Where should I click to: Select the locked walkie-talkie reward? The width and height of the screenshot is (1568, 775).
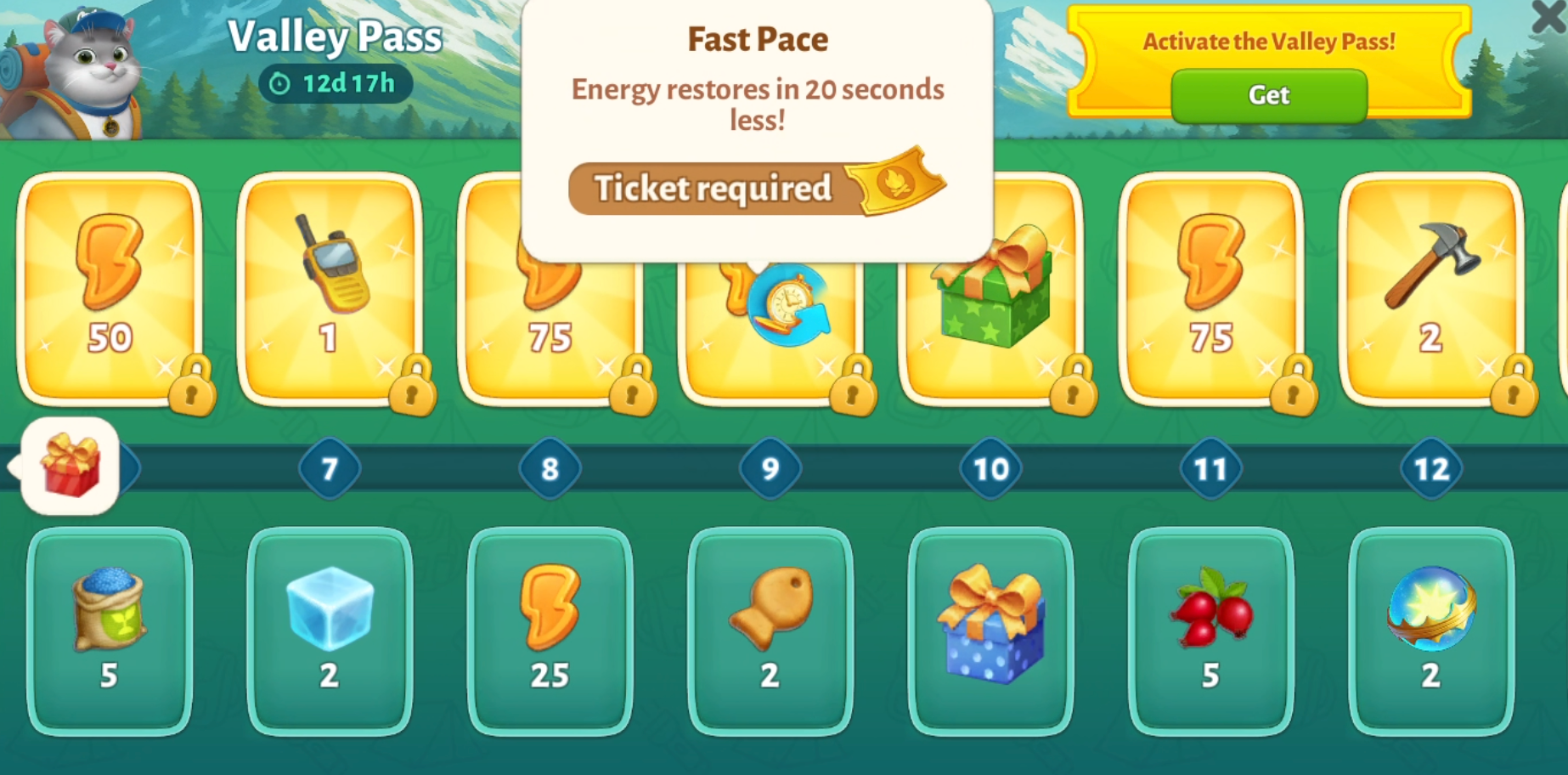(330, 289)
